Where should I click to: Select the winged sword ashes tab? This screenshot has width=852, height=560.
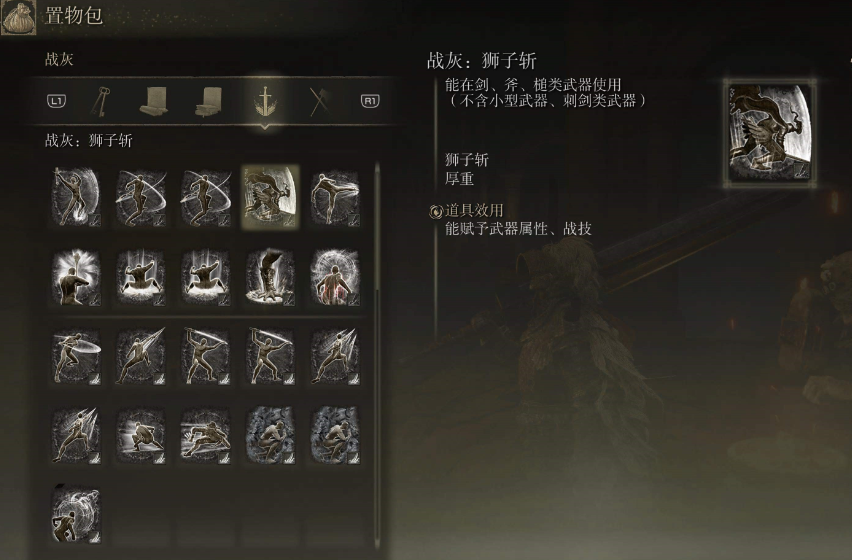coord(265,101)
